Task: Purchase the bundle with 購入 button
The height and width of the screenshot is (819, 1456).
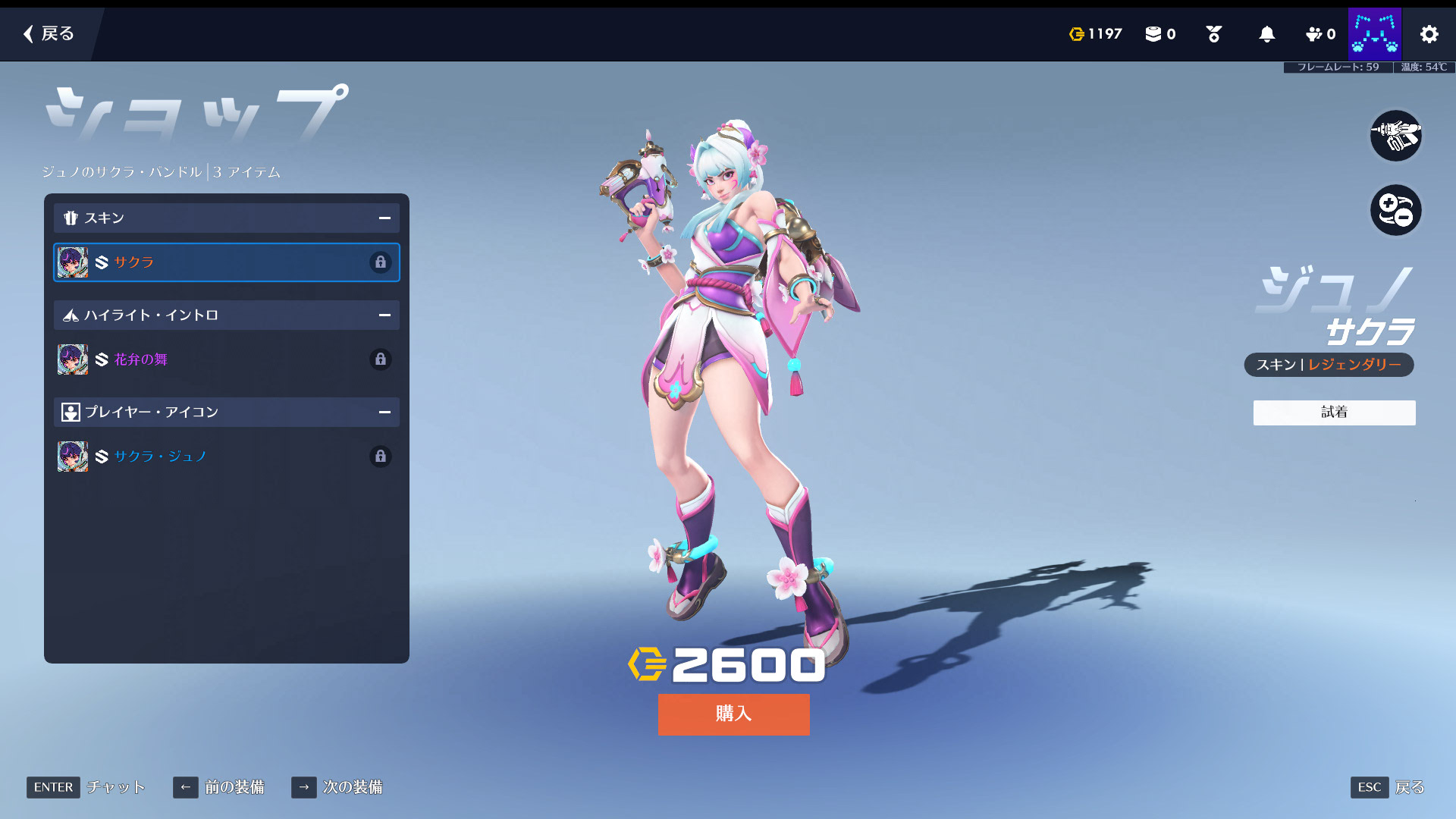Action: point(733,714)
